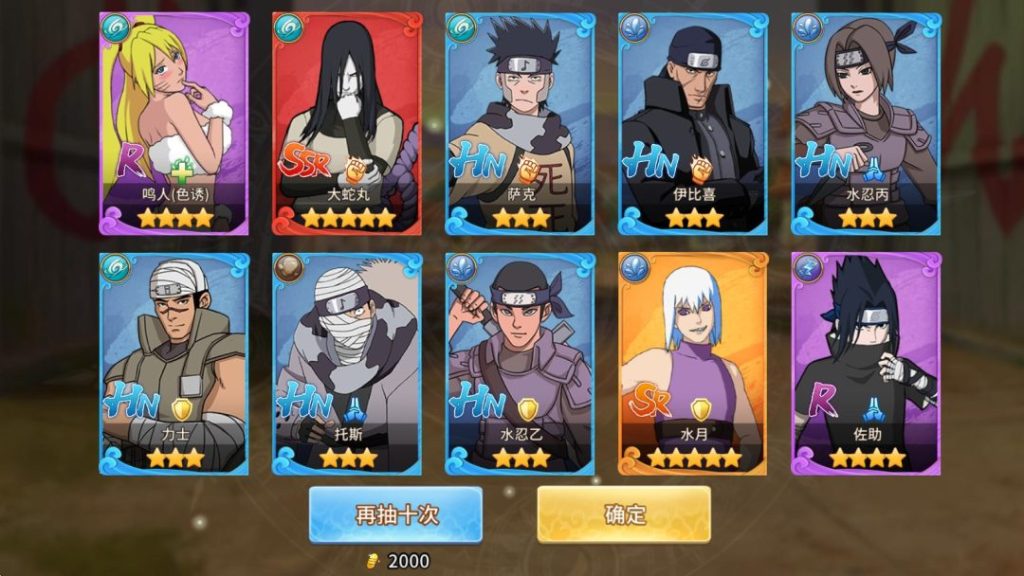Viewport: 1024px width, 576px height.
Task: View the 力士 card
Action: point(174,362)
